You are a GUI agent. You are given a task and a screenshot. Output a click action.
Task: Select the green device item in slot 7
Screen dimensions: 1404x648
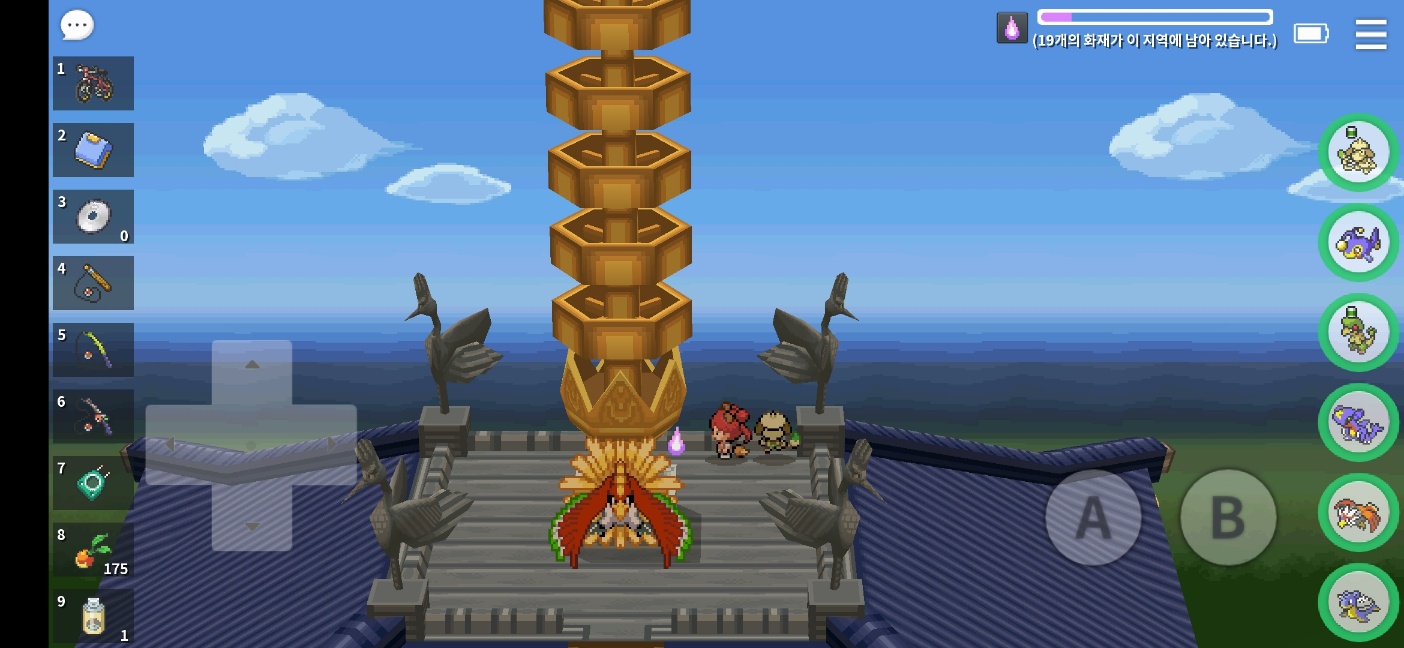[x=94, y=483]
